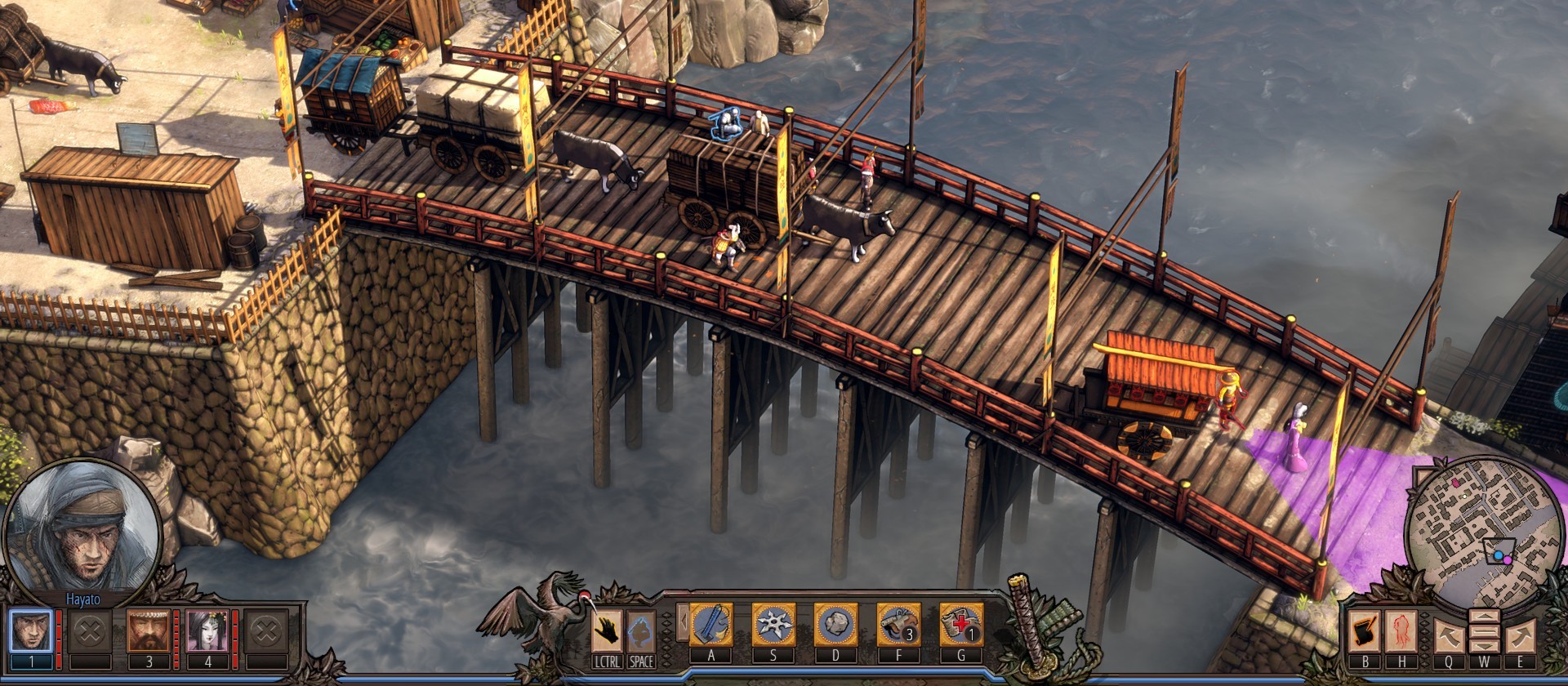Rotate the camera right with the arrow button

(x=1521, y=635)
